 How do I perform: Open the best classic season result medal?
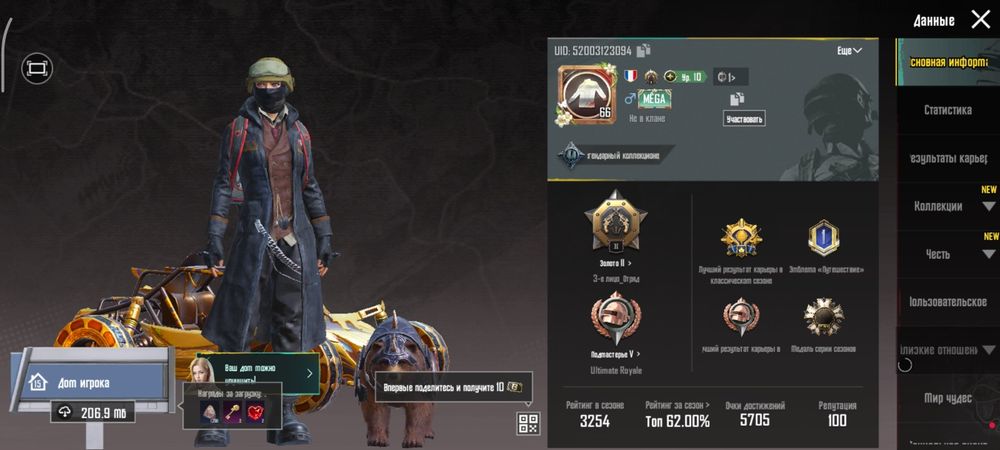coord(741,238)
